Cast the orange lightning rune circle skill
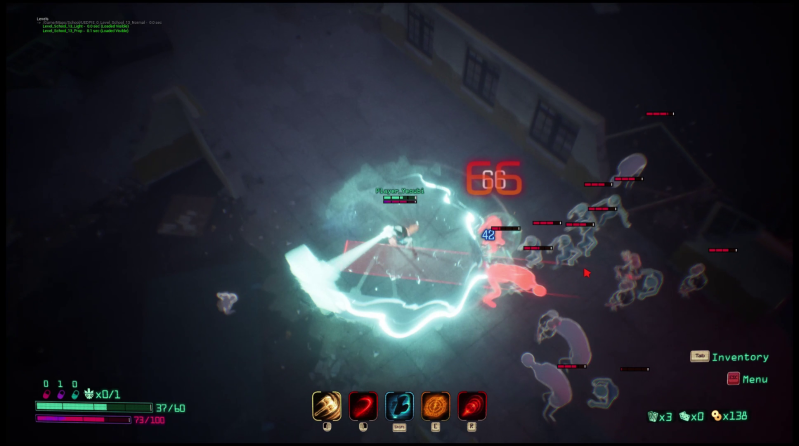The image size is (799, 446). [435, 405]
